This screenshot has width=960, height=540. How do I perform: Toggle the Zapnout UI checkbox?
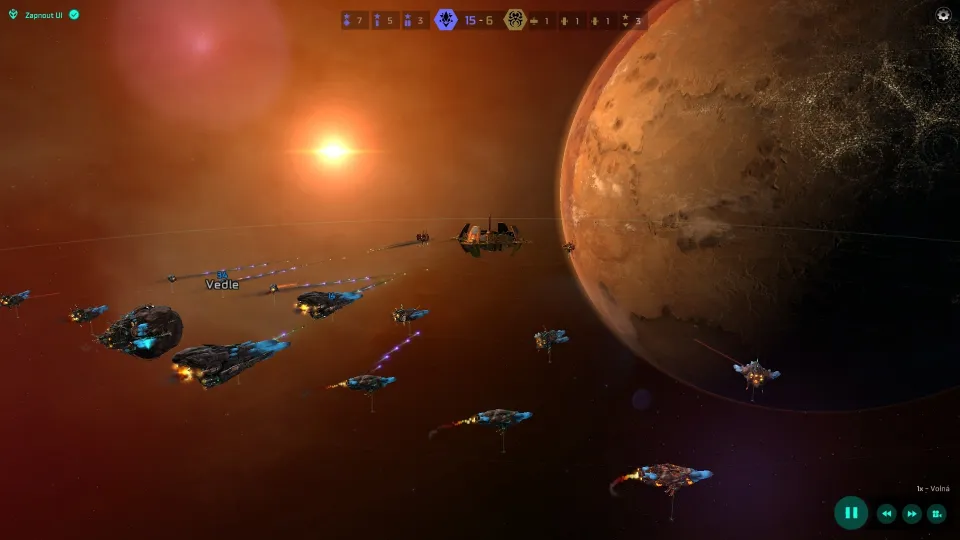(74, 15)
